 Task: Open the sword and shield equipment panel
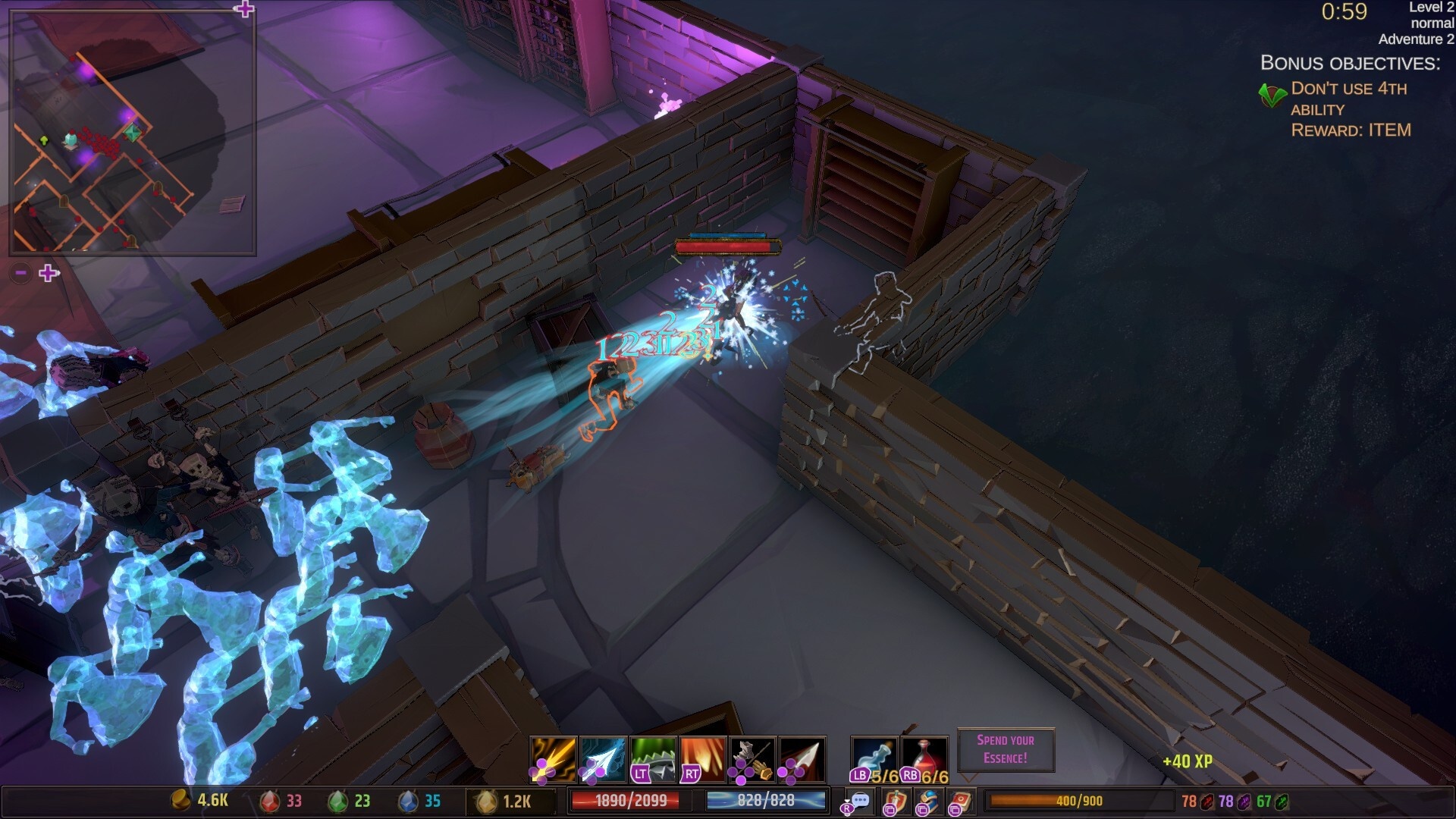click(x=895, y=802)
